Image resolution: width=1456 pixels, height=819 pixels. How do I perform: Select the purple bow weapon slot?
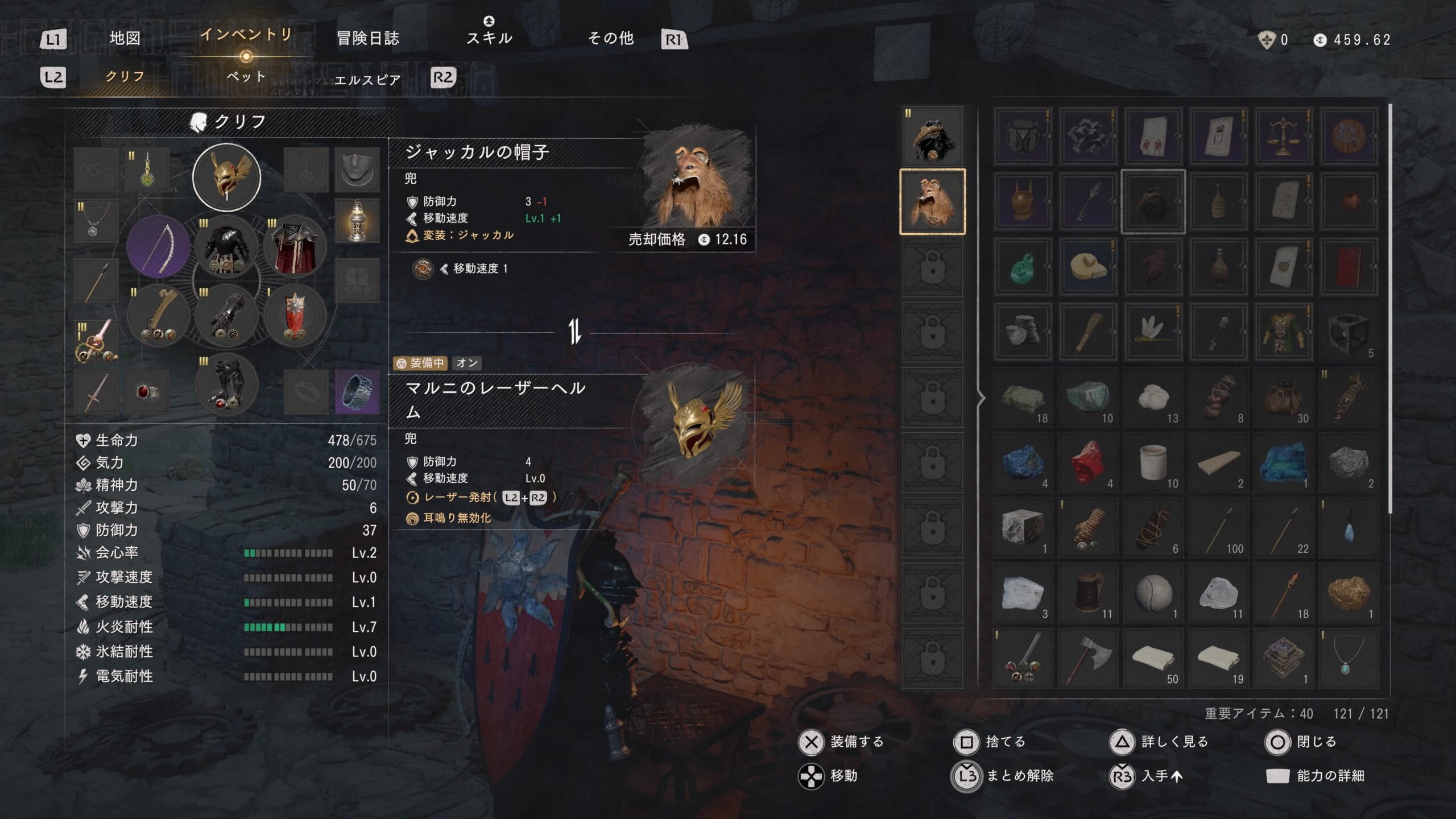[158, 247]
